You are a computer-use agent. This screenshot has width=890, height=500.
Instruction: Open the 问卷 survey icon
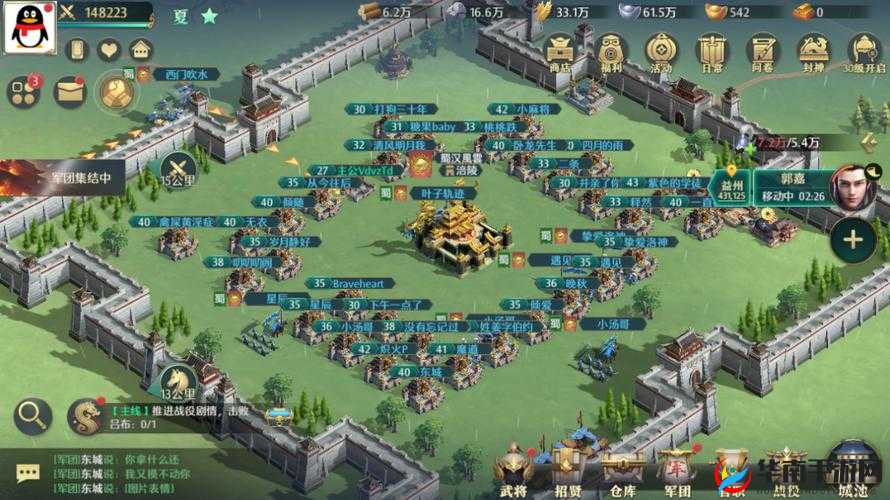point(763,50)
